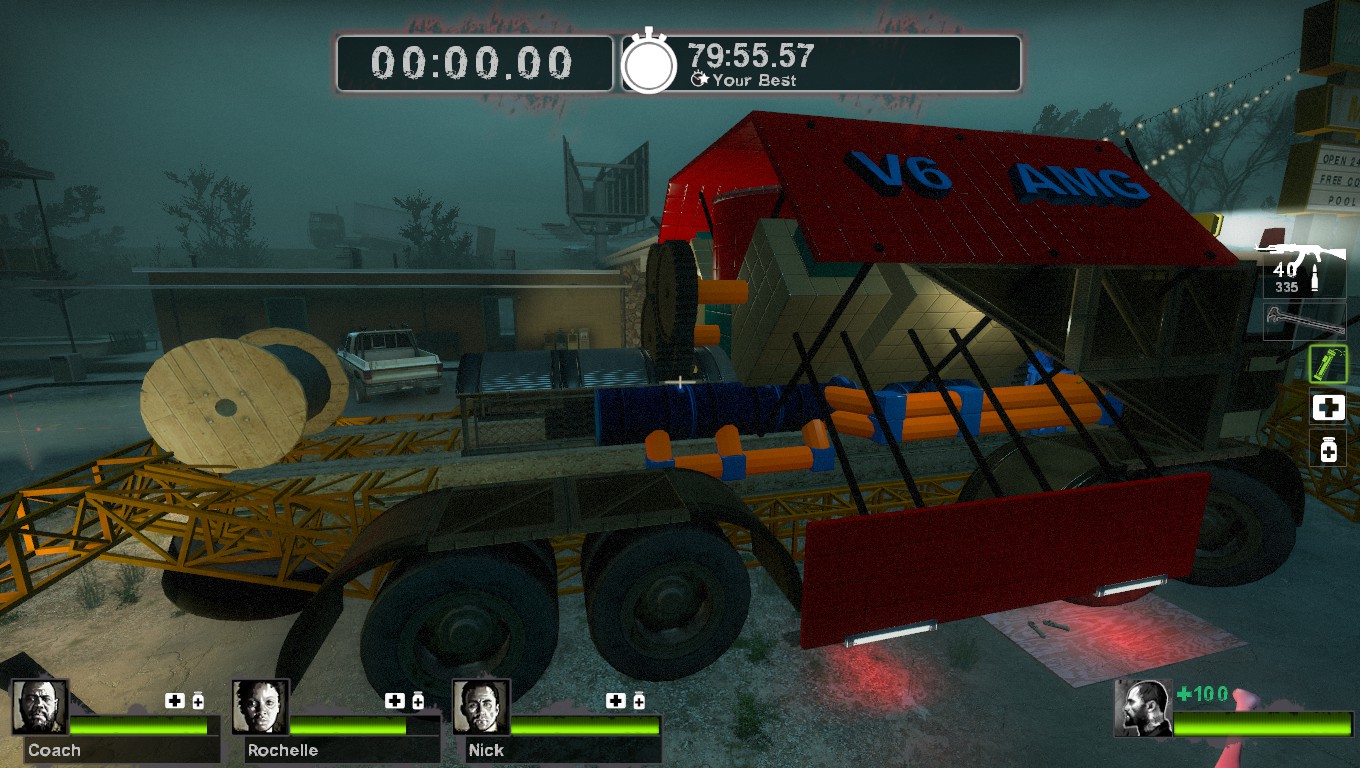Choose the first aid kit slot
Image resolution: width=1360 pixels, height=768 pixels.
pos(1328,407)
